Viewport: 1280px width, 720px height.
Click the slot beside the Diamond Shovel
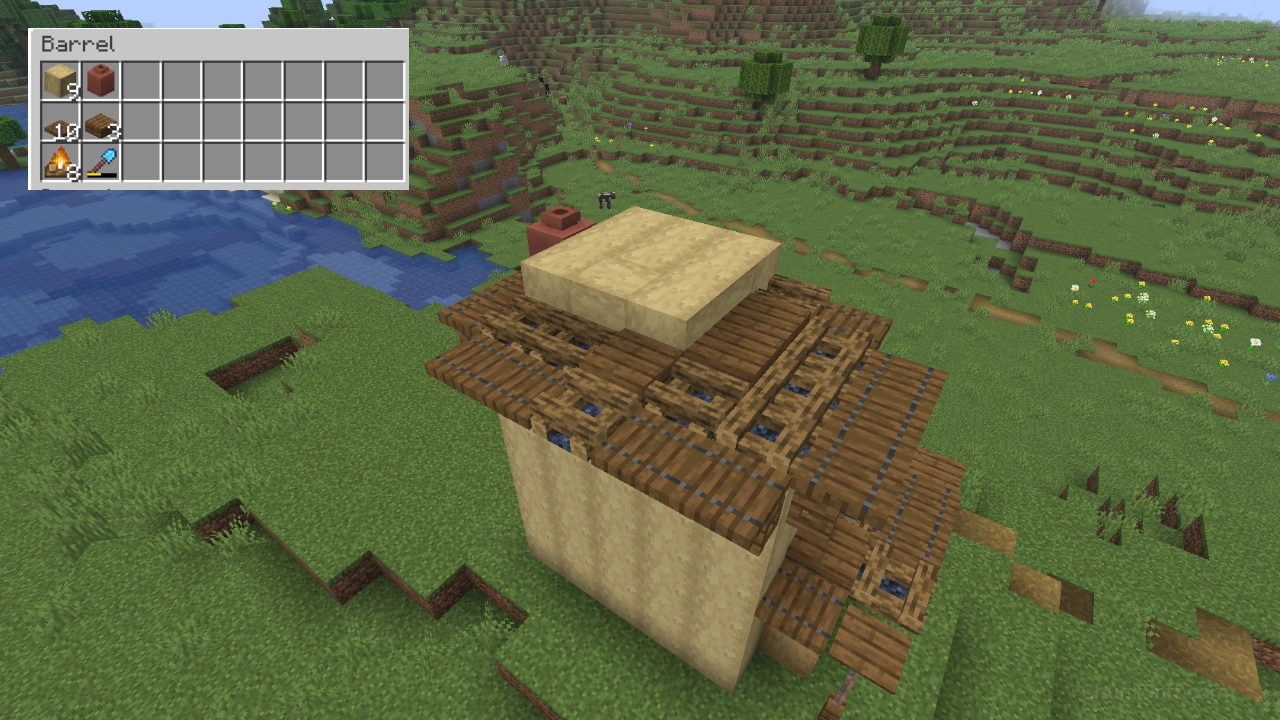tap(140, 164)
